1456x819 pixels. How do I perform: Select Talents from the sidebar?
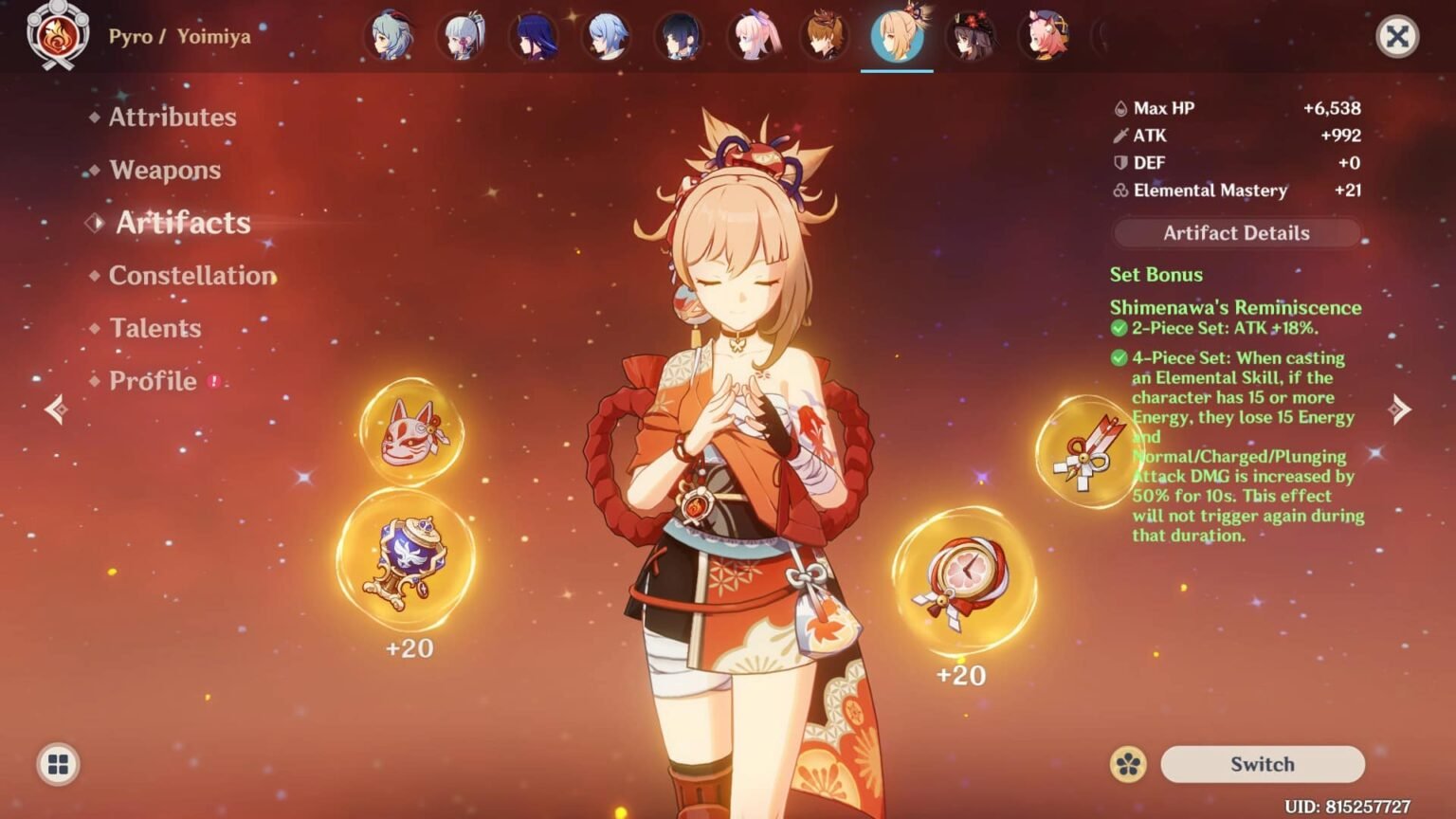click(155, 328)
